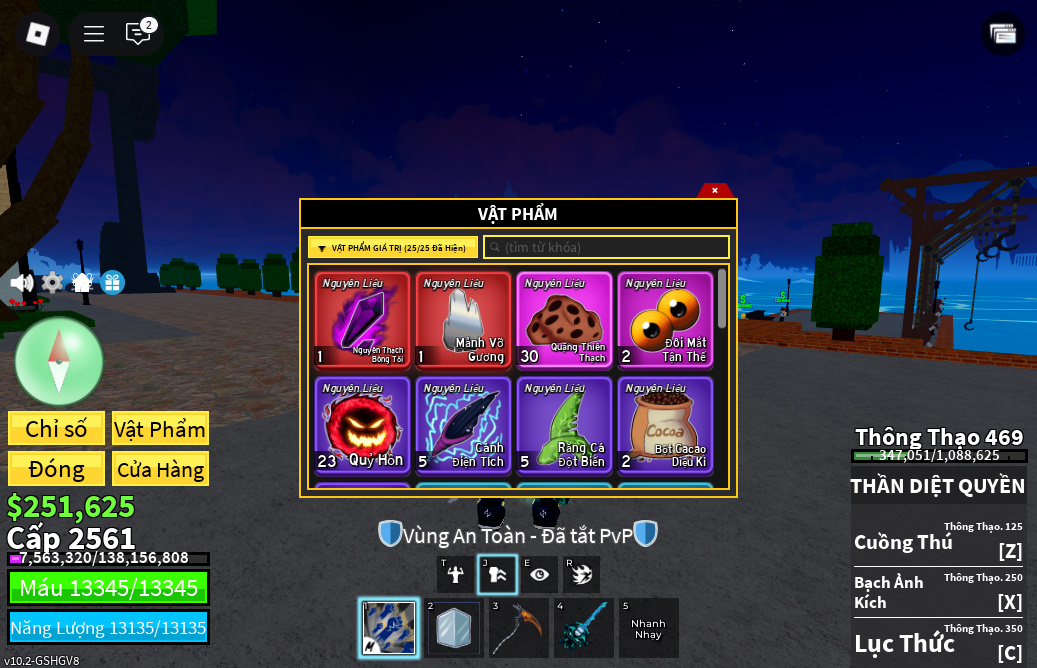1037x668 pixels.
Task: Equip the scythe in hotbar slot 3
Action: point(518,628)
